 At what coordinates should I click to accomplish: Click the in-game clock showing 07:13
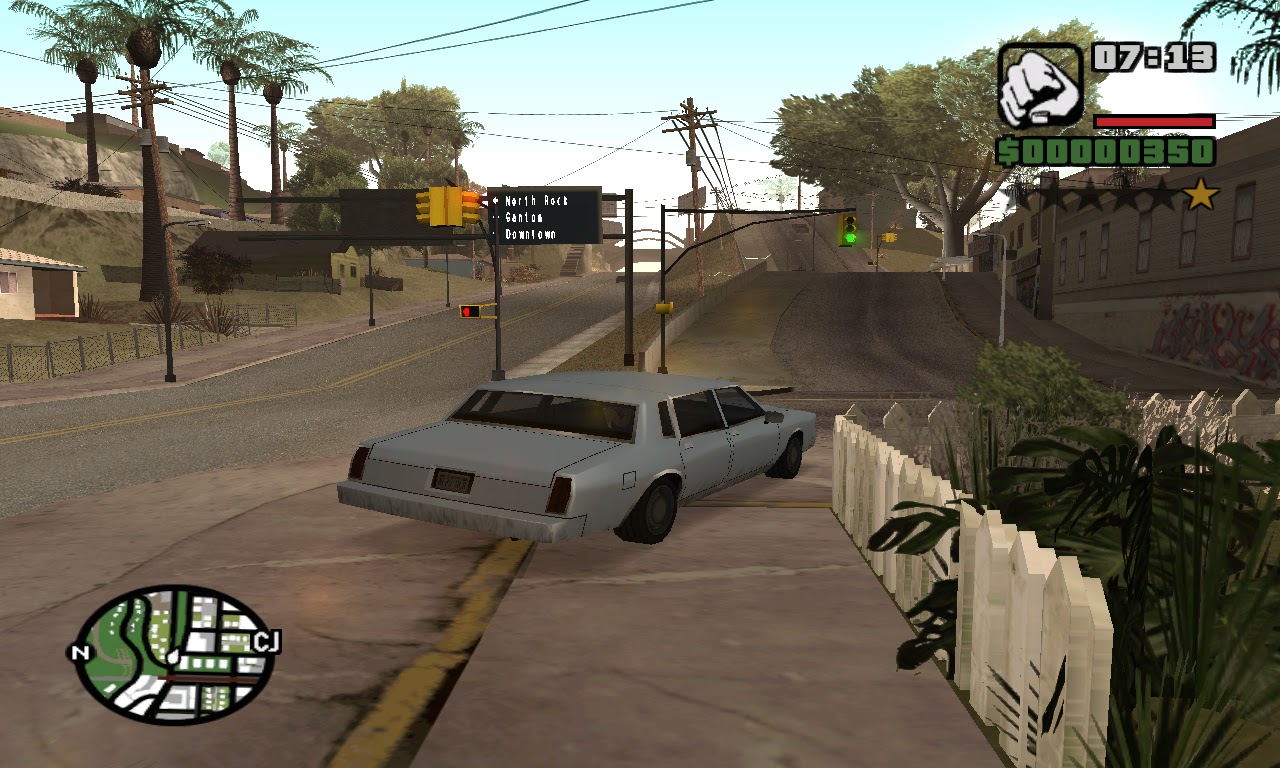1155,57
